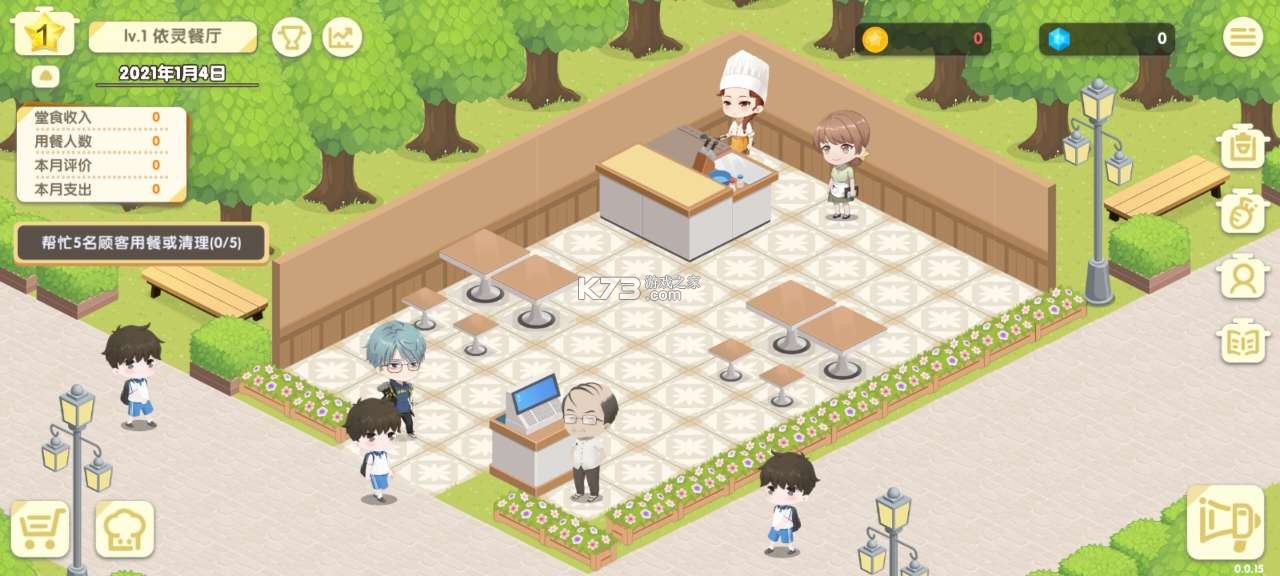
Task: Show the line chart statistics
Action: [x=342, y=38]
